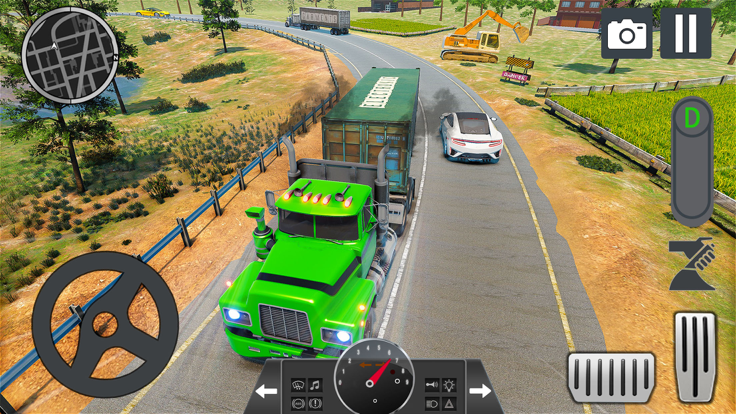
Task: Step on the wide brake pedal
Action: (611, 378)
